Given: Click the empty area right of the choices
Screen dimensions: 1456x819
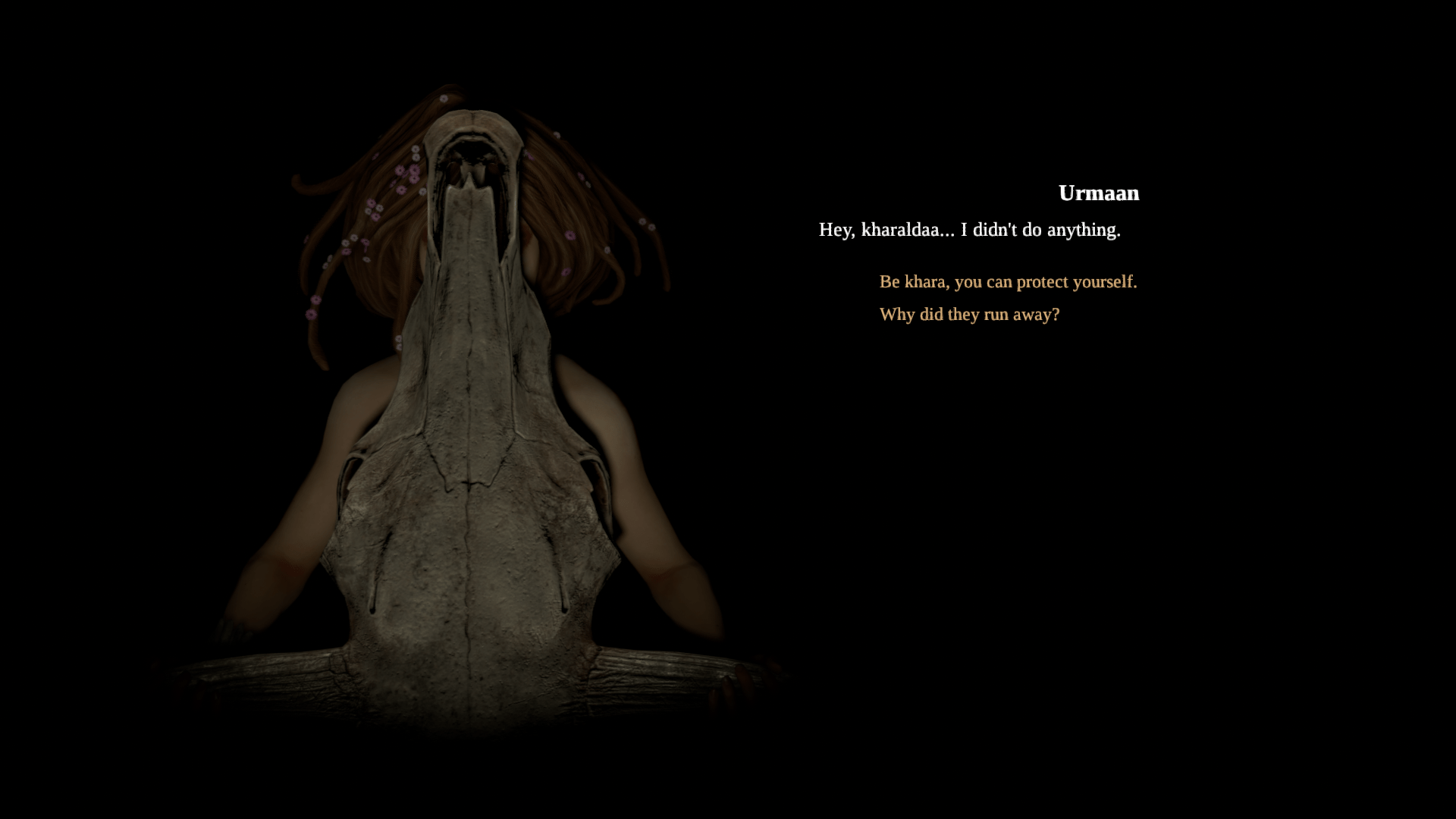Looking at the screenshot, I should [x=1289, y=296].
